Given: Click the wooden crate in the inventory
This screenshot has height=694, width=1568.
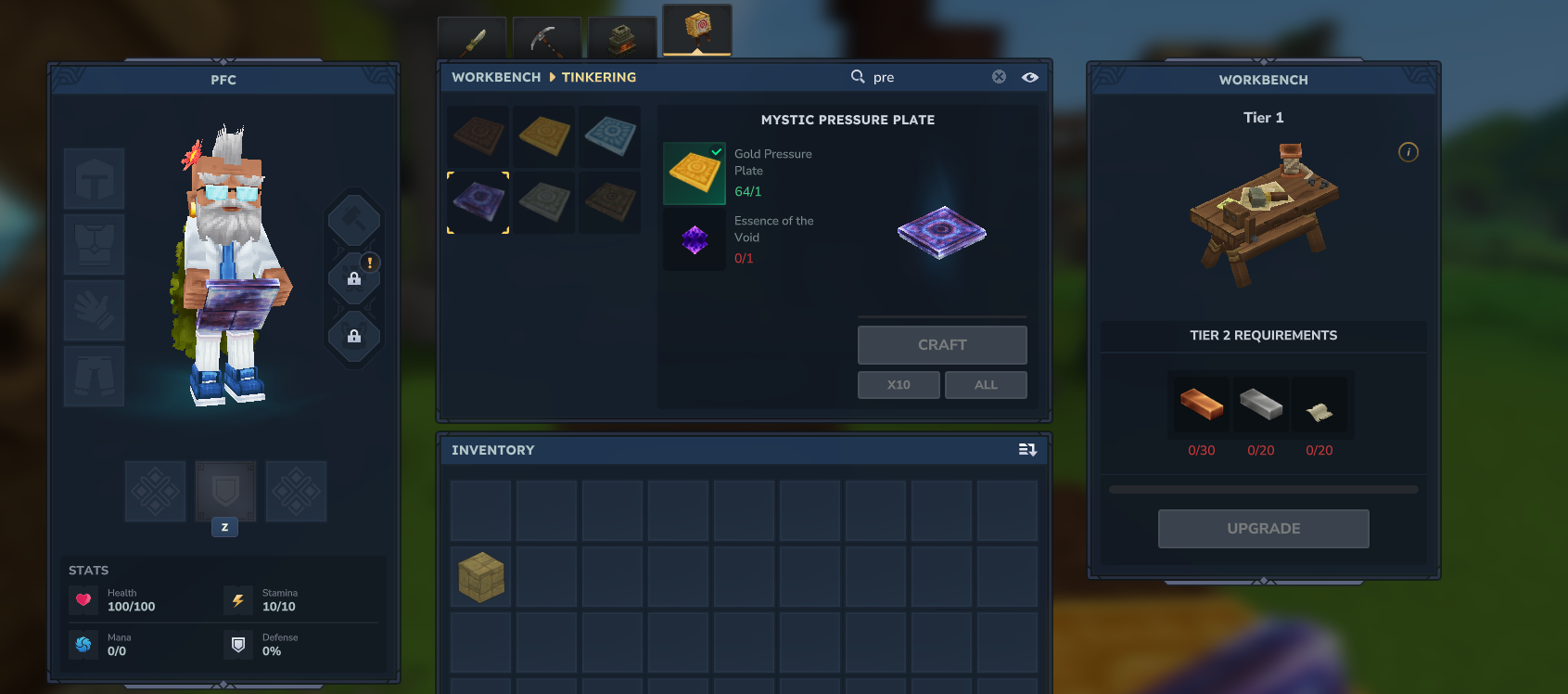Looking at the screenshot, I should tap(479, 576).
